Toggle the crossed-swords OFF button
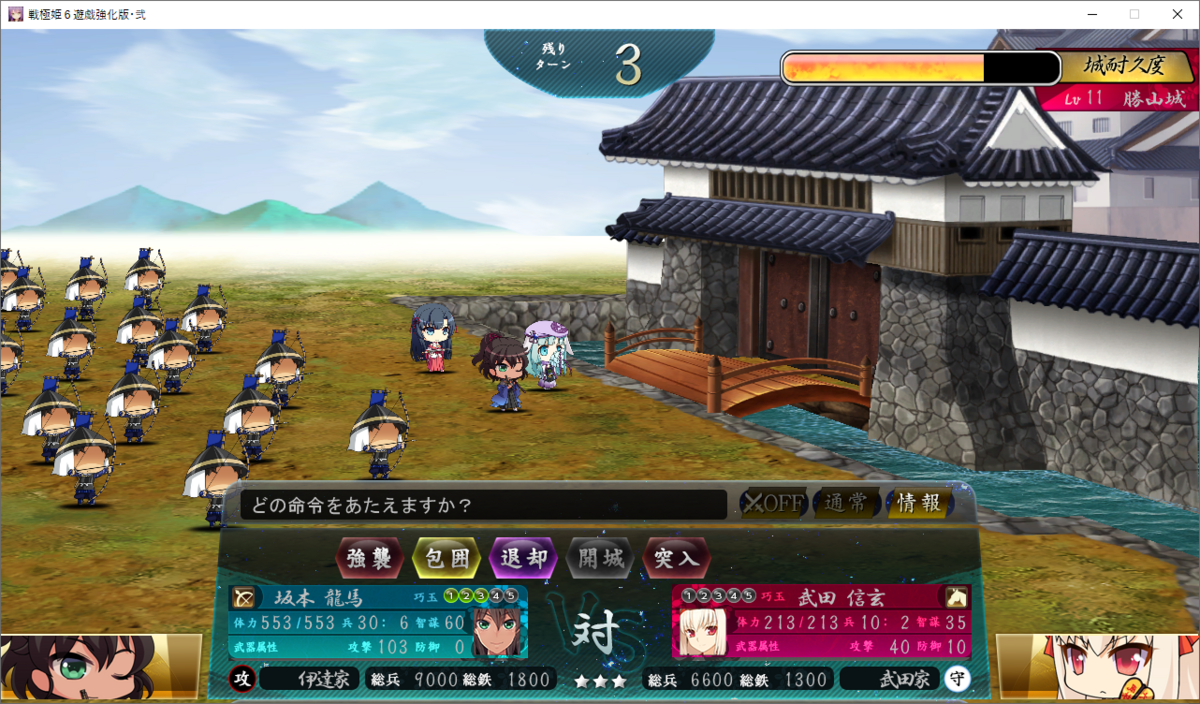This screenshot has width=1200, height=704. tap(772, 503)
